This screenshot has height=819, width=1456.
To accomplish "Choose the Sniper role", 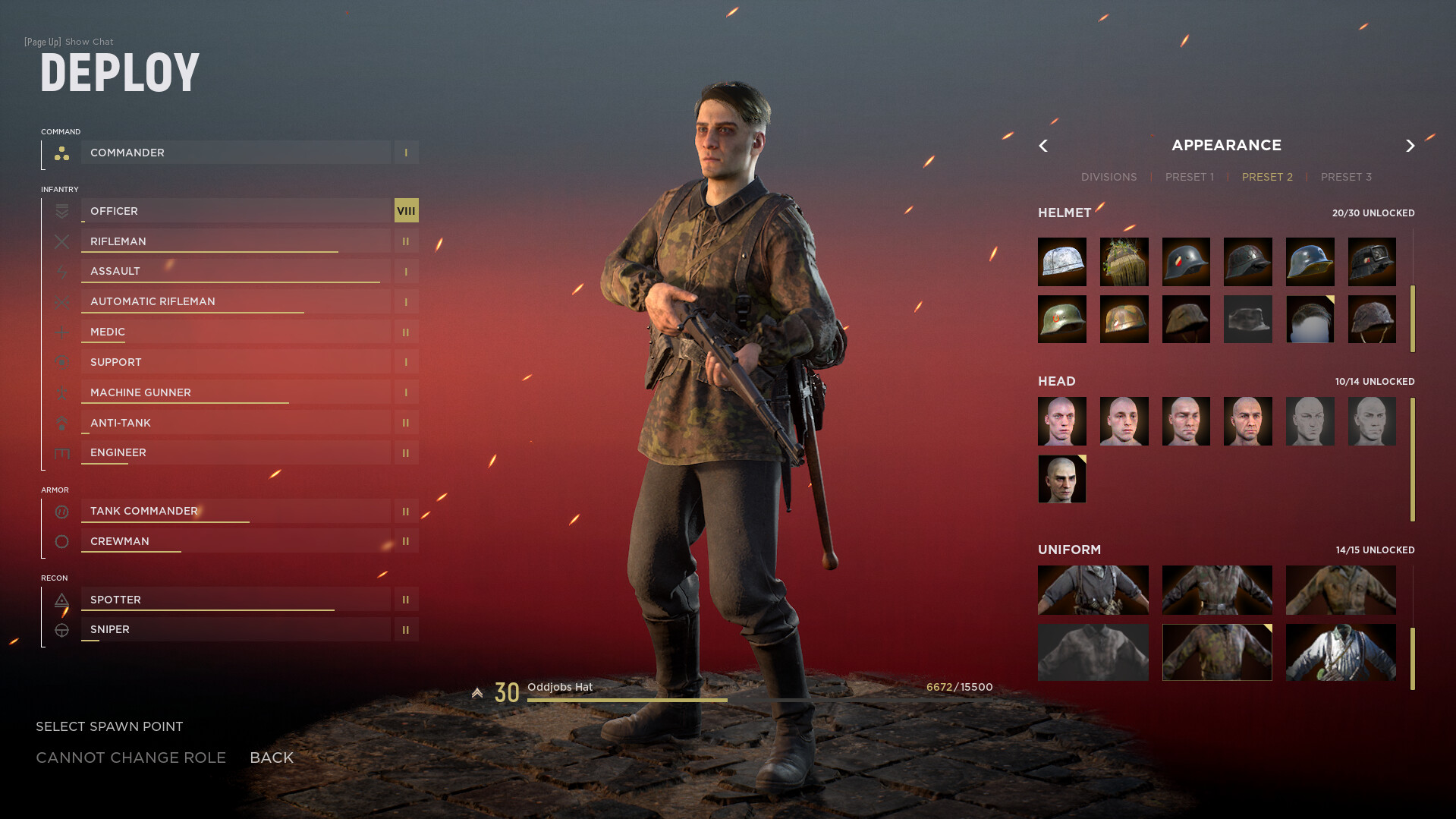I will tap(236, 629).
